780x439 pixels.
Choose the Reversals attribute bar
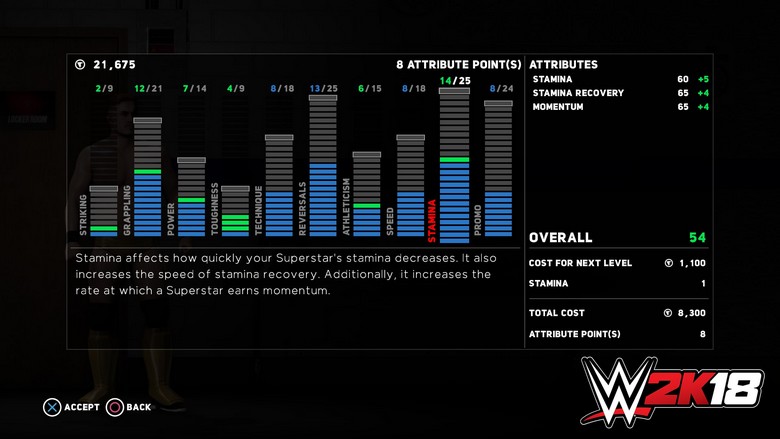(323, 167)
